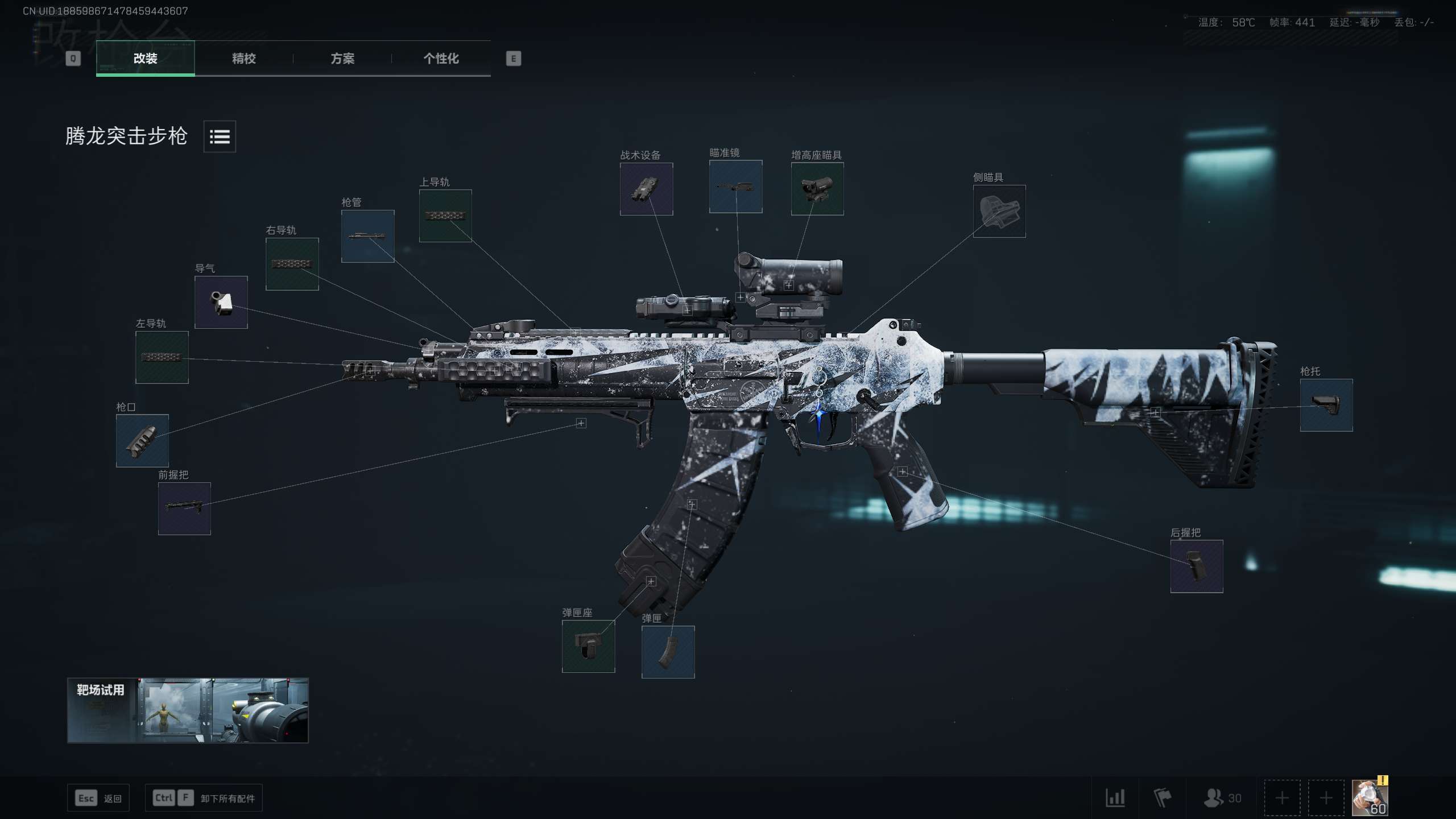Select the 左导轨 rail slot
The width and height of the screenshot is (1456, 819).
[x=162, y=357]
